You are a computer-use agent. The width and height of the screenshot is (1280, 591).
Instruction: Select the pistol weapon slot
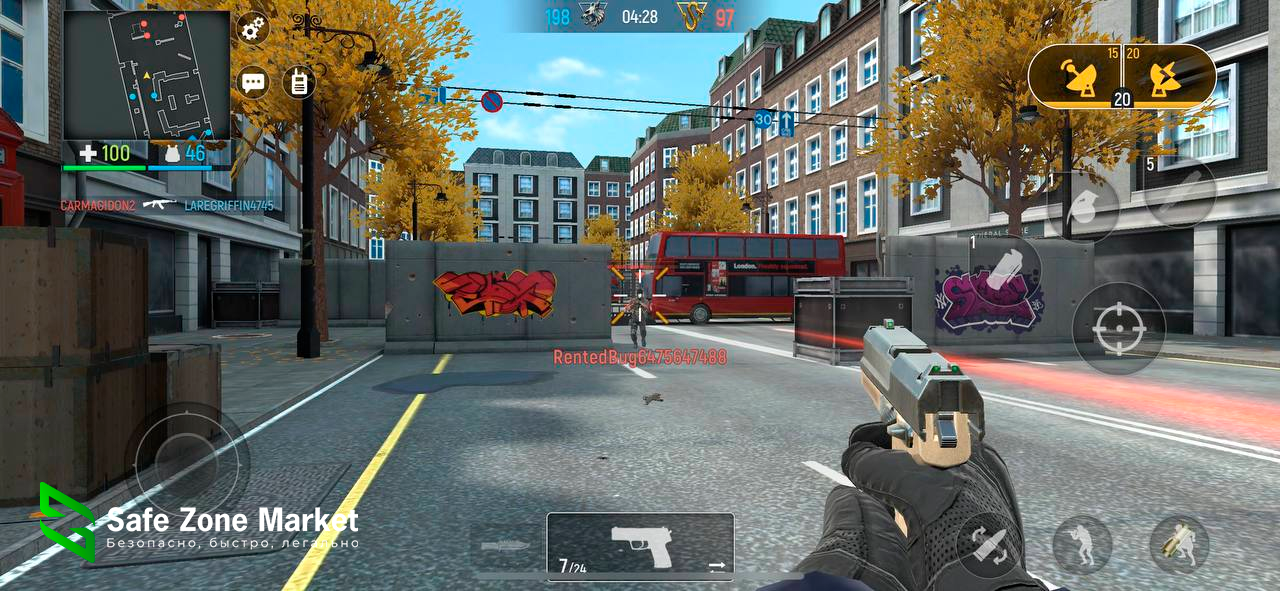coord(640,545)
